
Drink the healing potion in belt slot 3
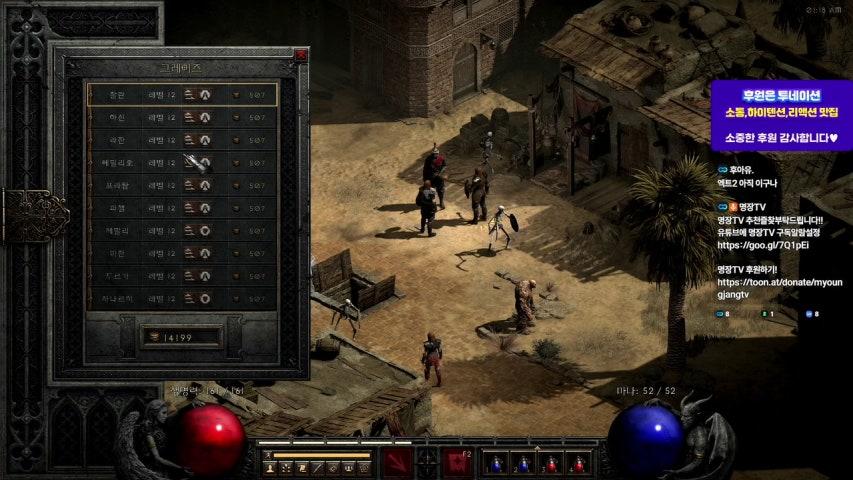tap(550, 463)
